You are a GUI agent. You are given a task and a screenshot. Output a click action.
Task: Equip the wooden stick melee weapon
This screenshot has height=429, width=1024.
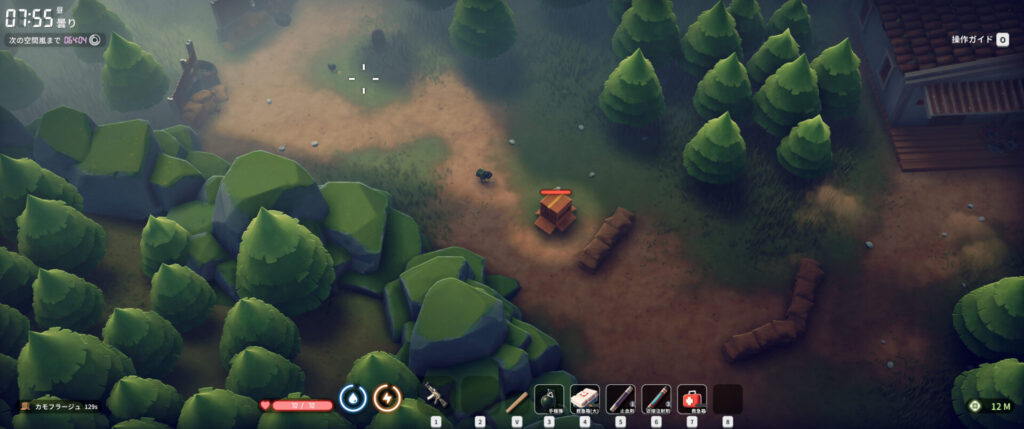pos(516,401)
